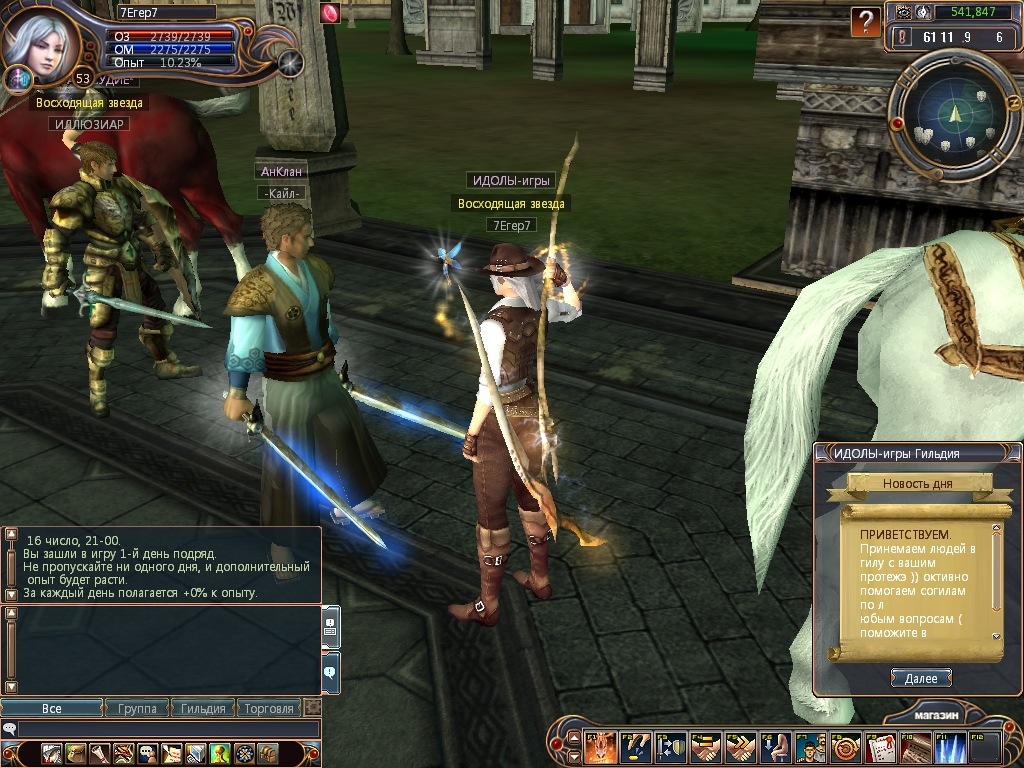Open the help question mark button
Screen dimensions: 1024x768
pos(865,22)
